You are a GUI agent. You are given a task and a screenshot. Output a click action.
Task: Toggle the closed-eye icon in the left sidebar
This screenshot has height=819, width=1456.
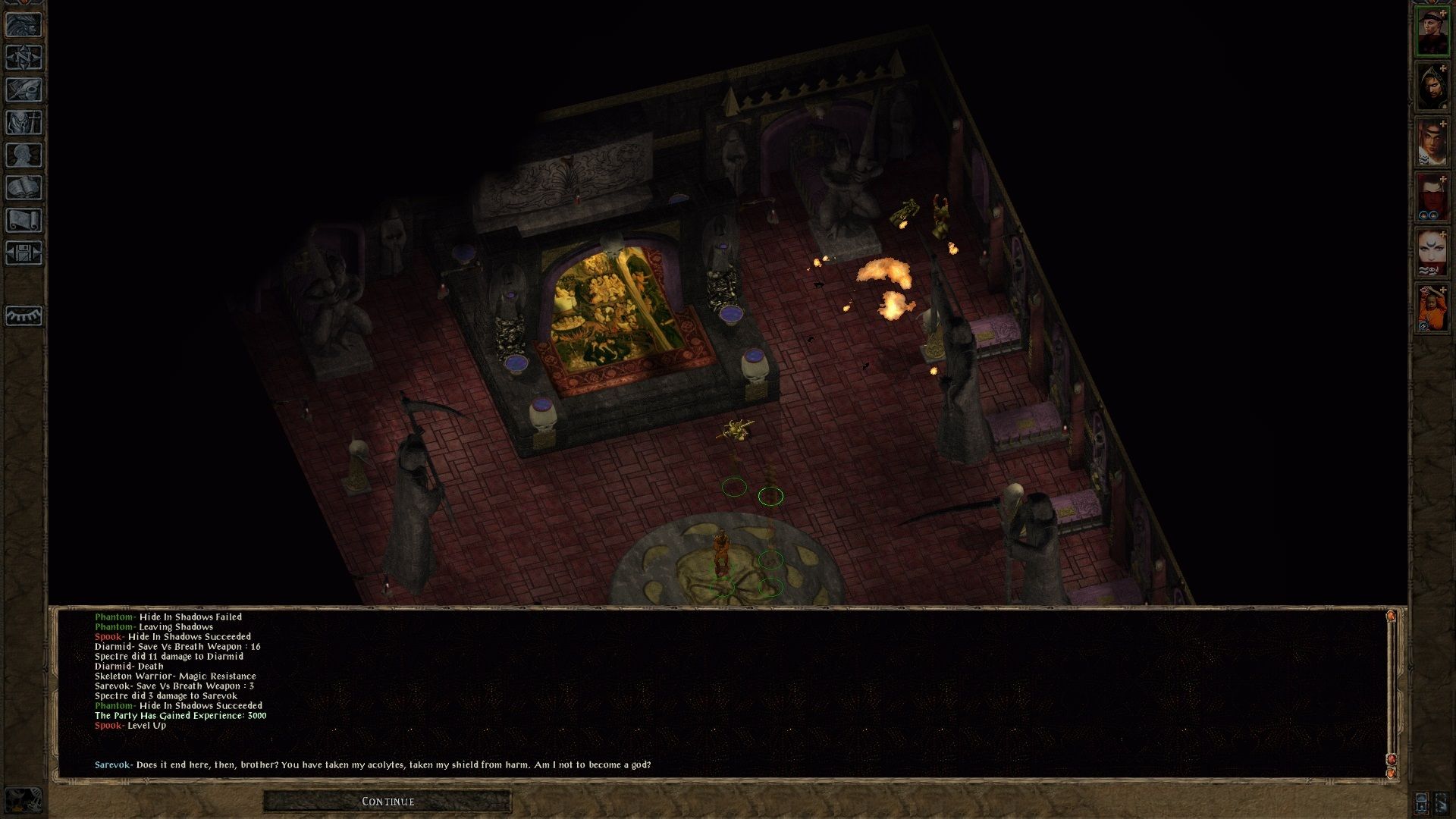tap(24, 315)
